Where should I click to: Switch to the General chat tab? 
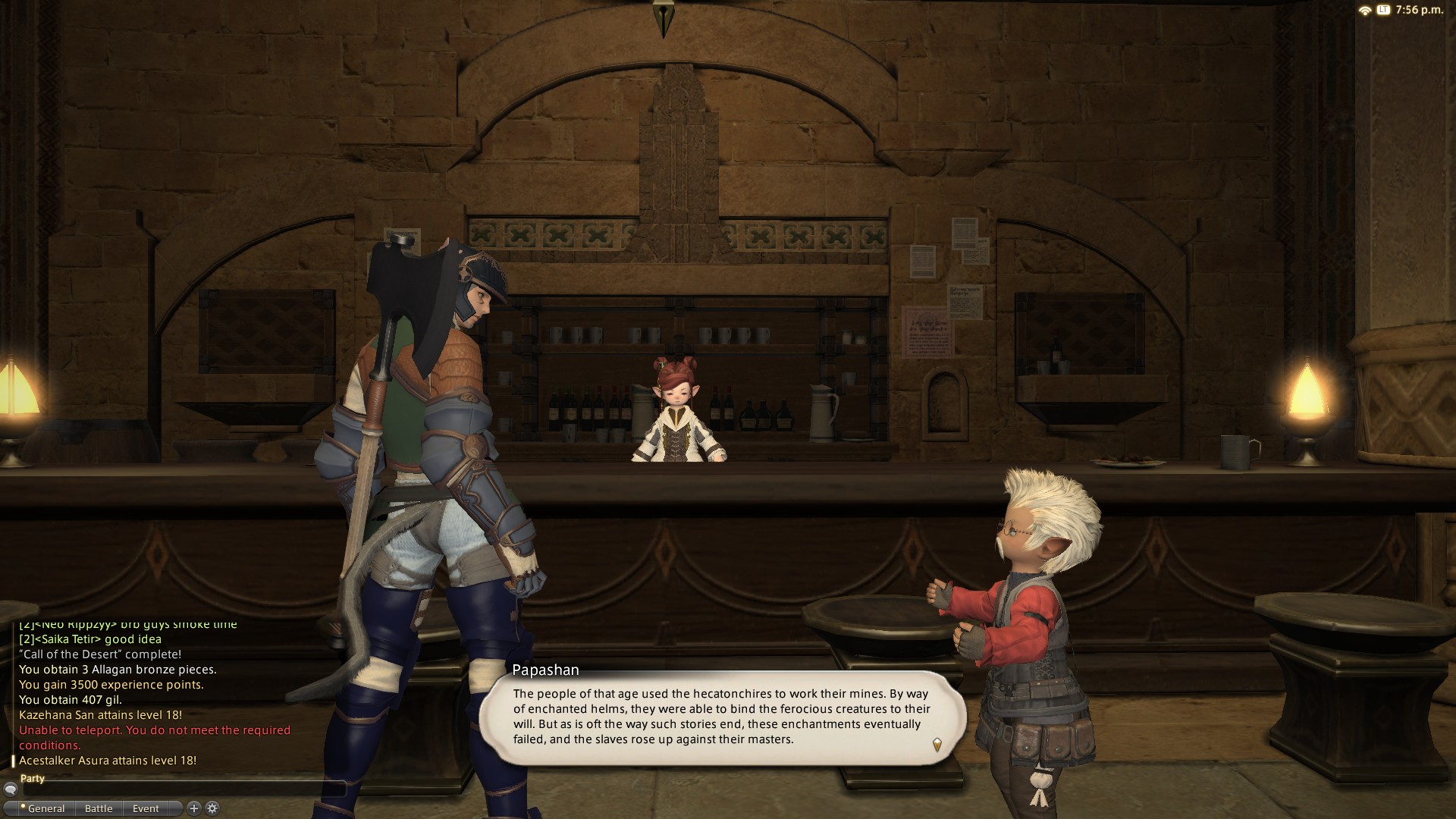[45, 808]
